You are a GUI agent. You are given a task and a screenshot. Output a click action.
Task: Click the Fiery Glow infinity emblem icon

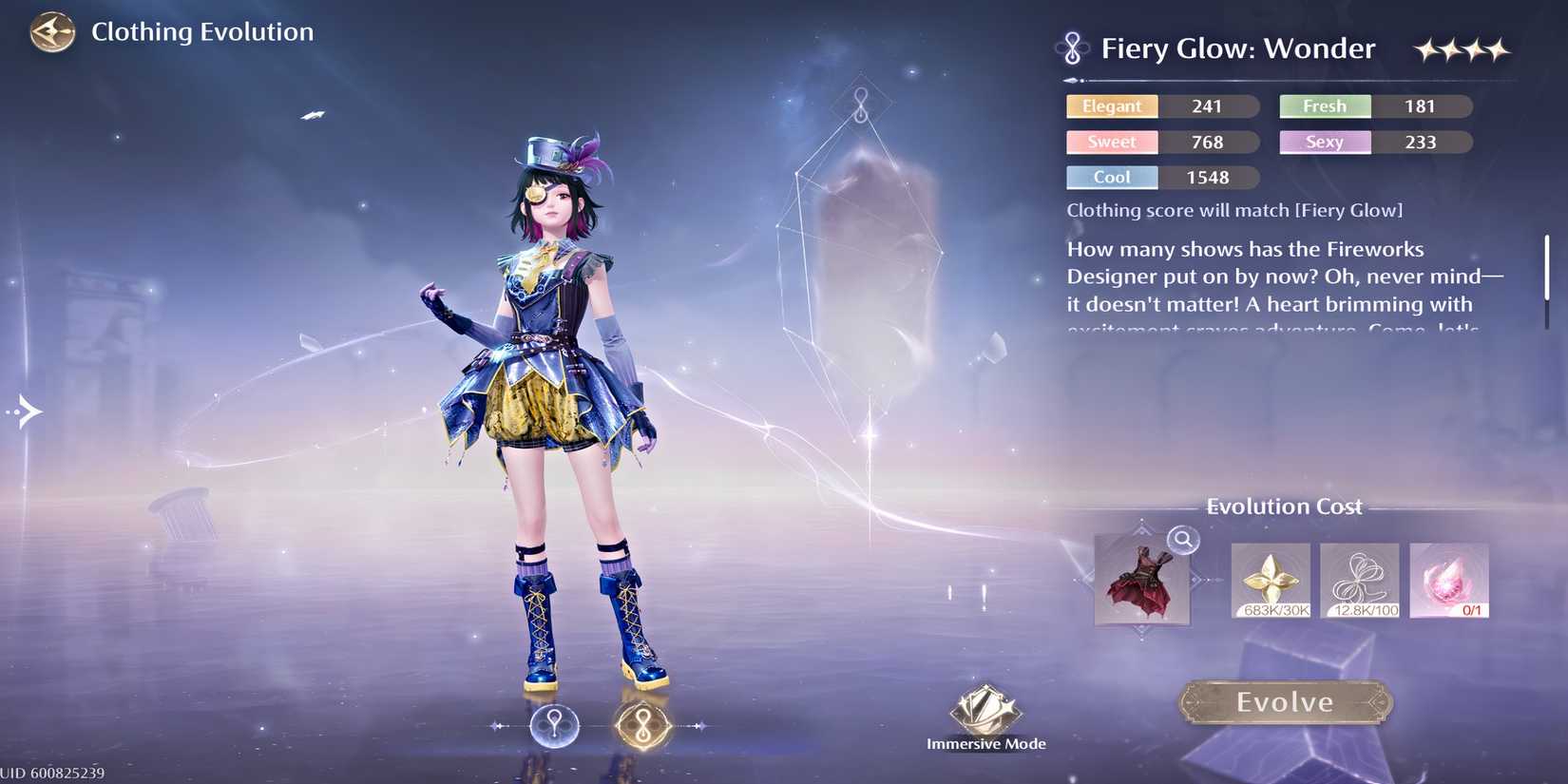(x=1073, y=48)
